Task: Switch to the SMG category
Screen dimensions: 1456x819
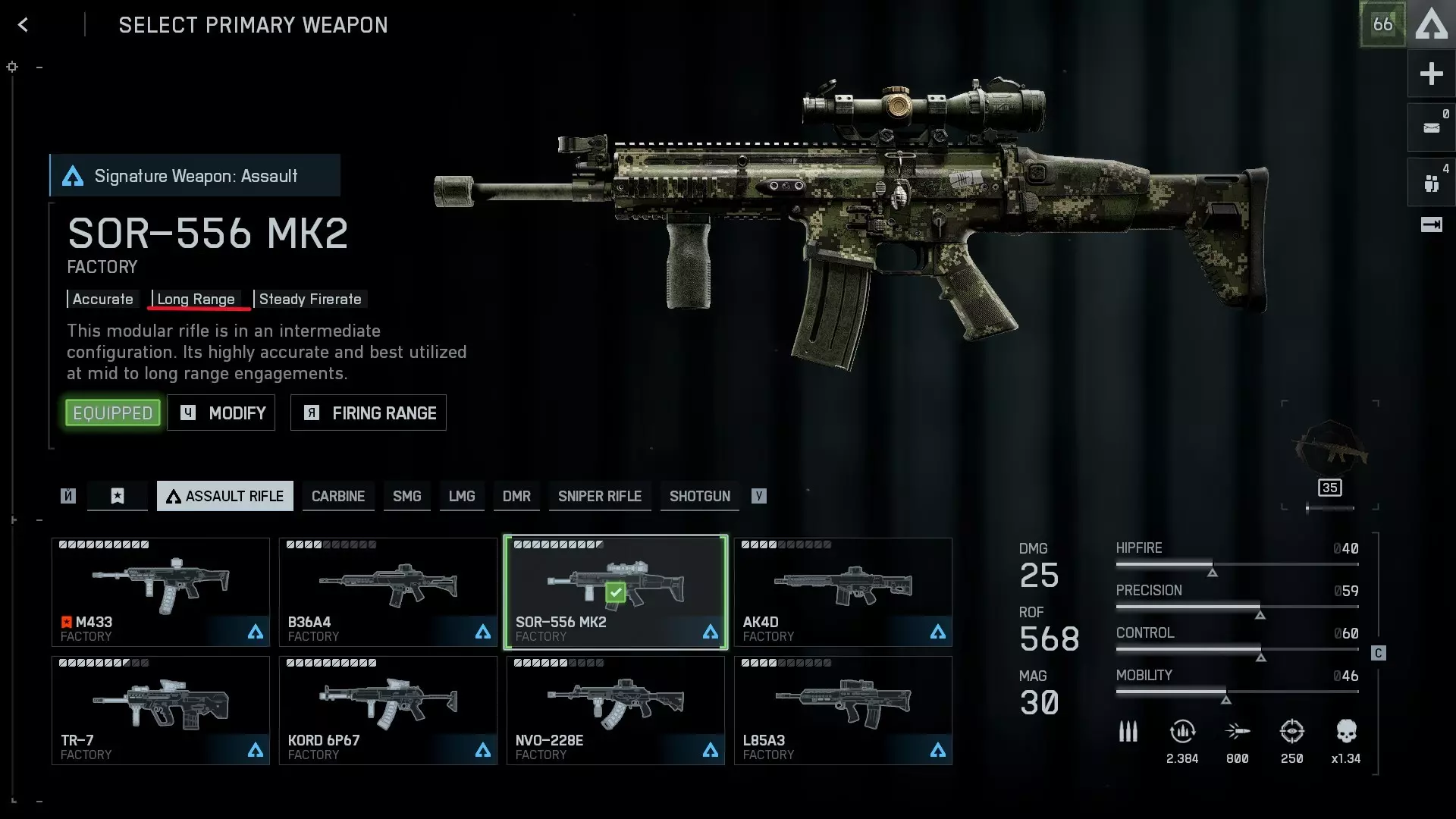Action: coord(406,497)
